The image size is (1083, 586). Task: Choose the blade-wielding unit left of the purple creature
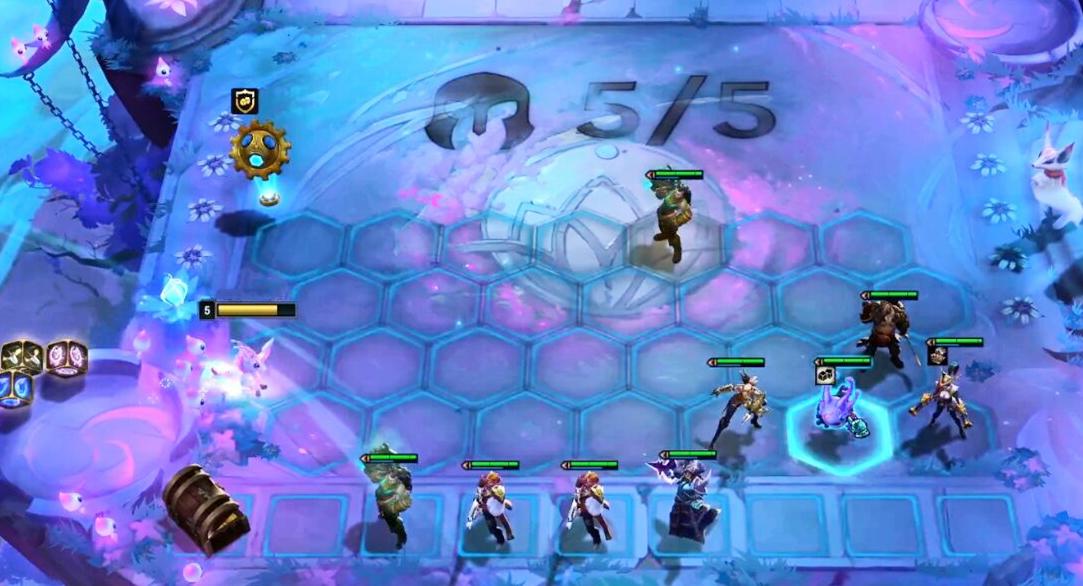(738, 401)
